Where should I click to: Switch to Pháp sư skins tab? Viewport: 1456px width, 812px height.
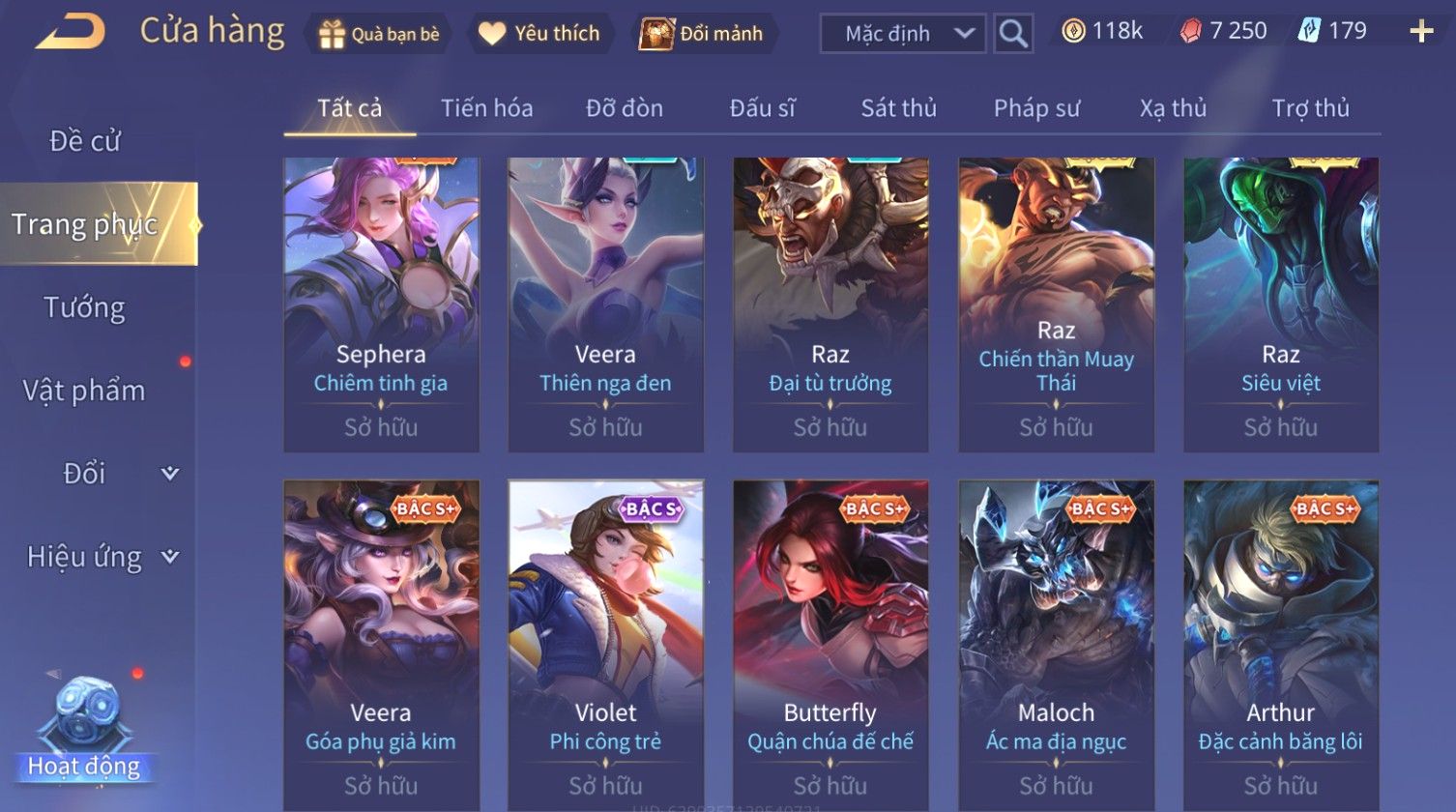(1036, 108)
